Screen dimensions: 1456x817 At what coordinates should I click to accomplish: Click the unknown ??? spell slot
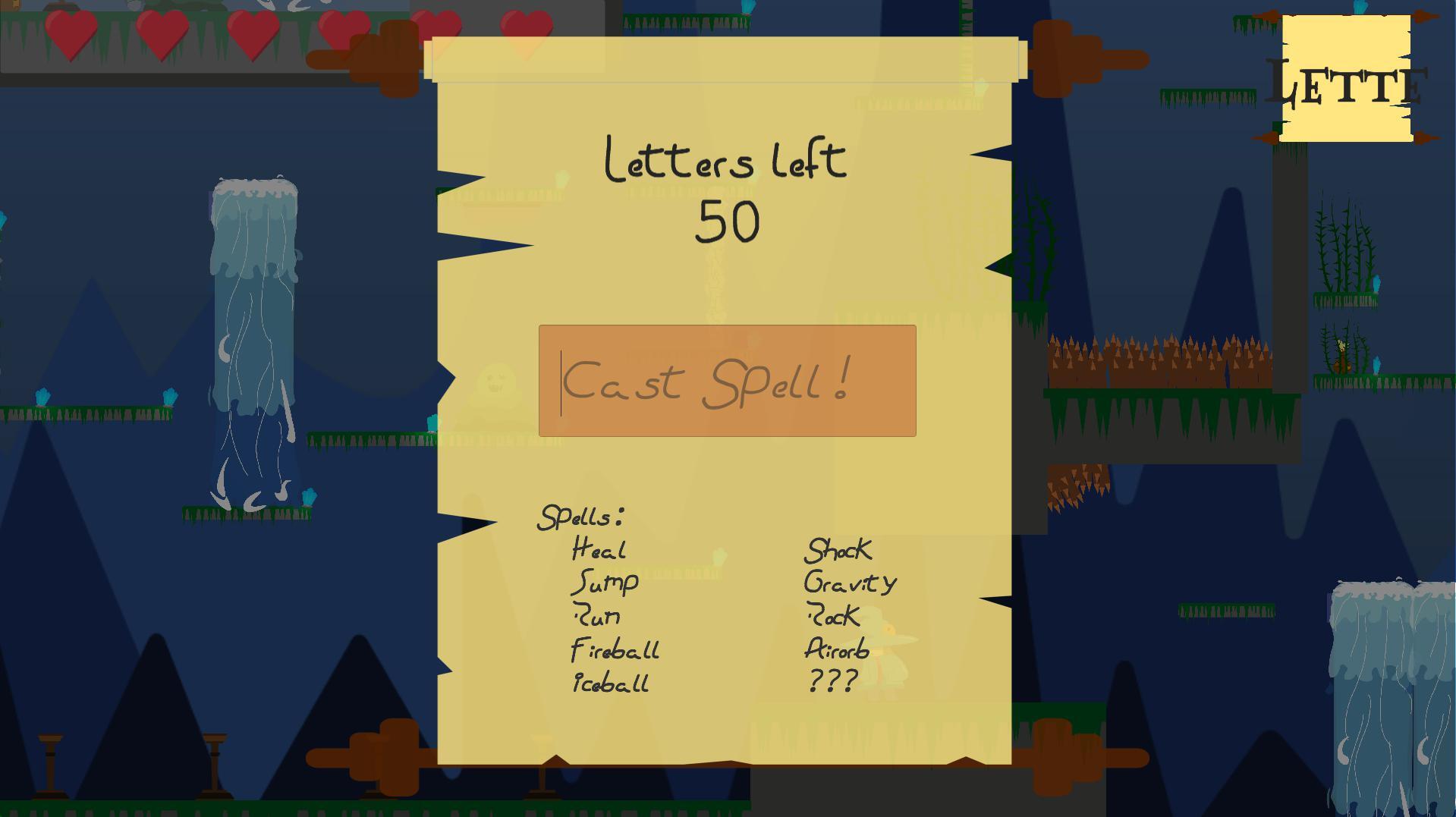pos(832,680)
